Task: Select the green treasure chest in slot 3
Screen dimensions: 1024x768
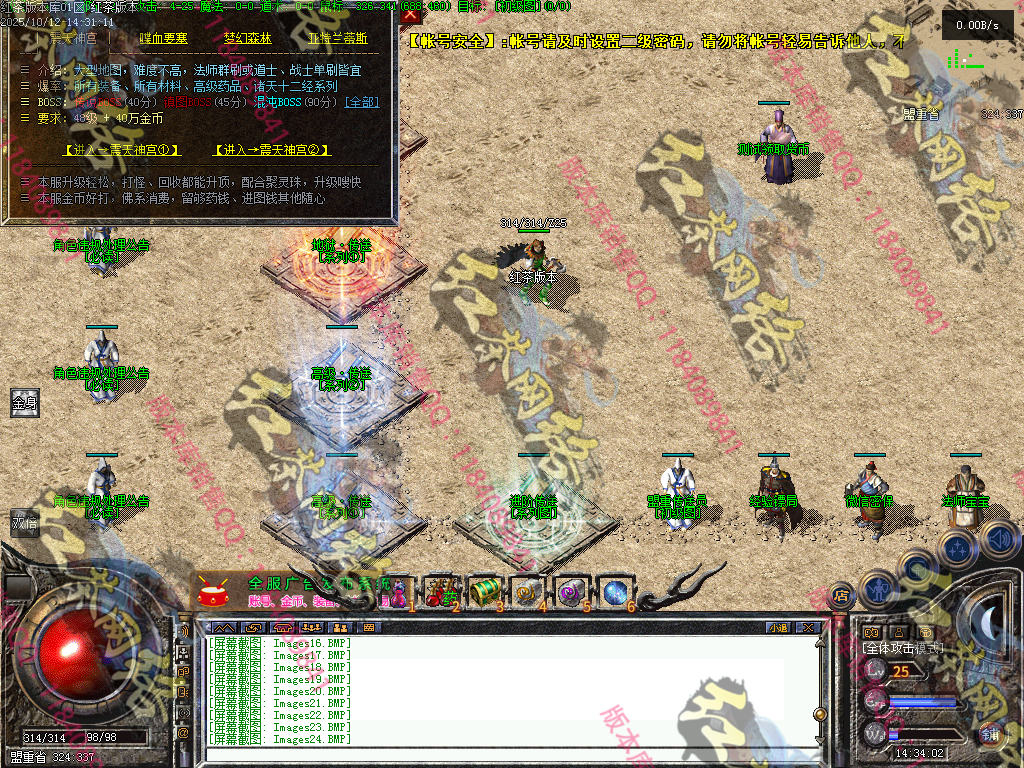Action: pyautogui.click(x=484, y=592)
